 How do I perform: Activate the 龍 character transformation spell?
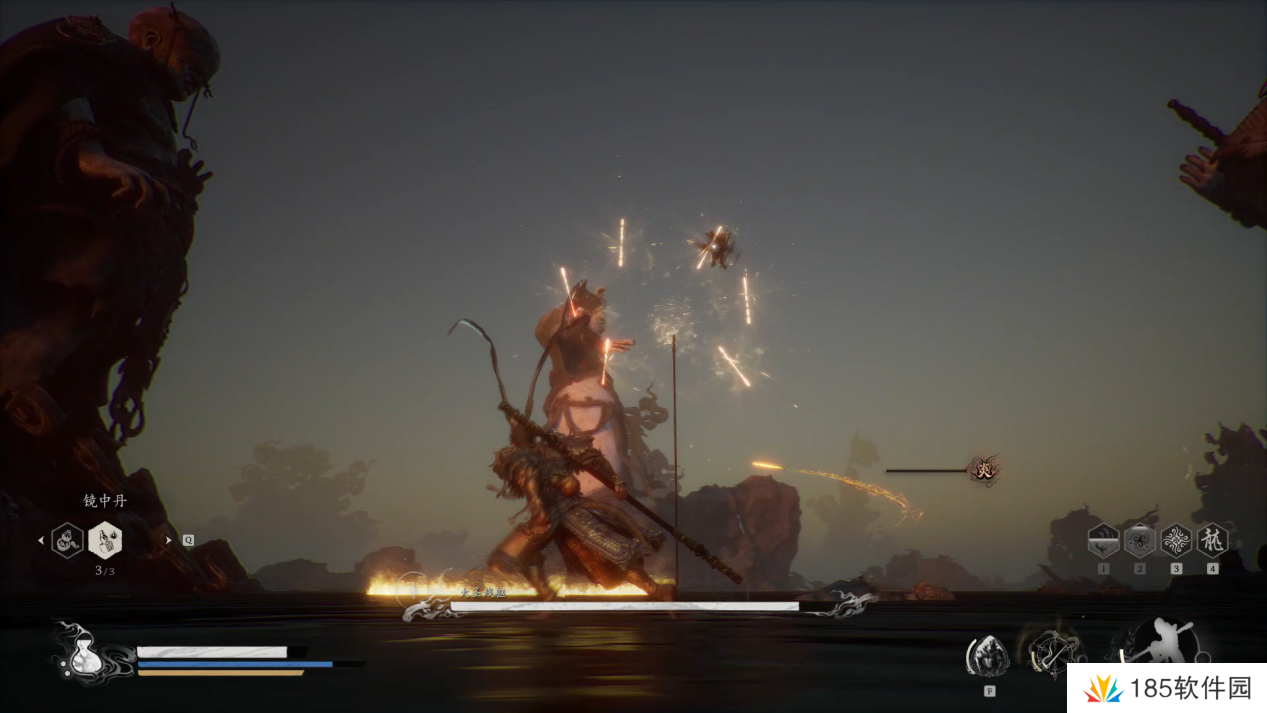coord(1212,541)
